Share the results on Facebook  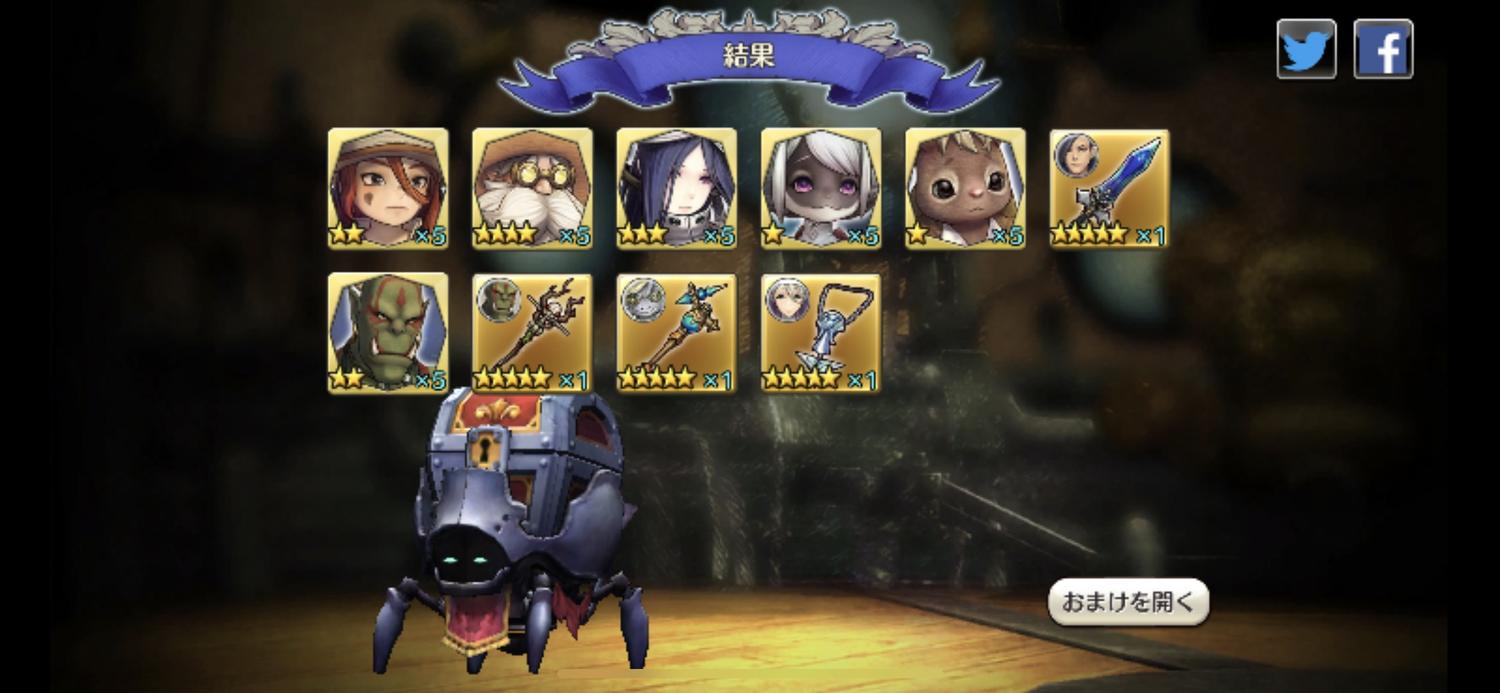[1383, 48]
